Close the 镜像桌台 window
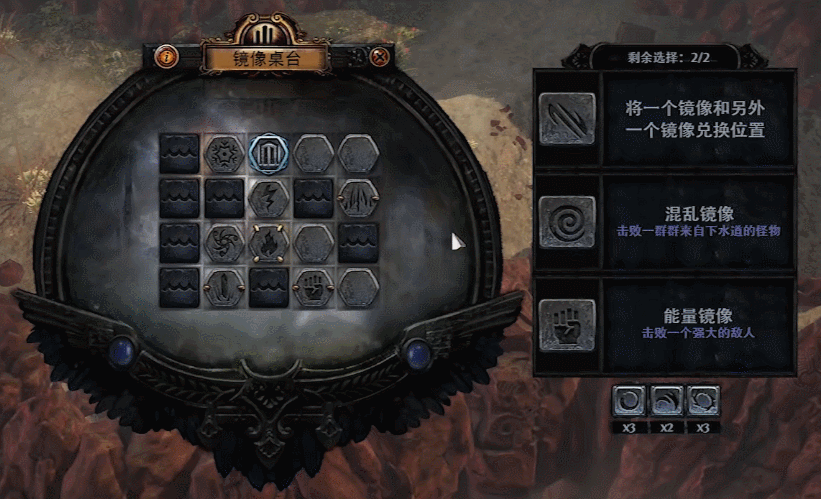The height and width of the screenshot is (499, 821). pyautogui.click(x=379, y=57)
